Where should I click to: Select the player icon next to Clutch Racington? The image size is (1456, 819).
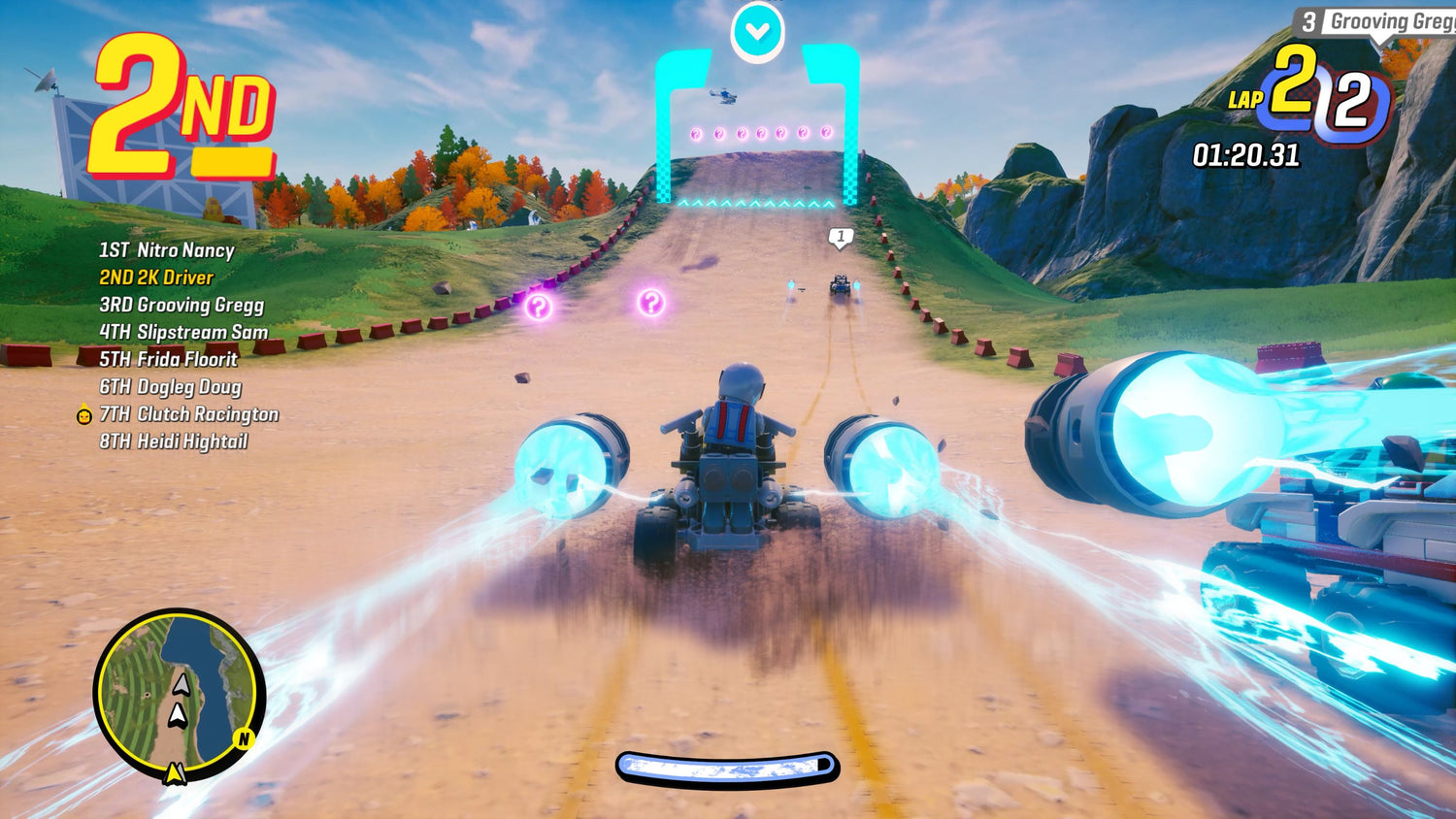[x=83, y=414]
